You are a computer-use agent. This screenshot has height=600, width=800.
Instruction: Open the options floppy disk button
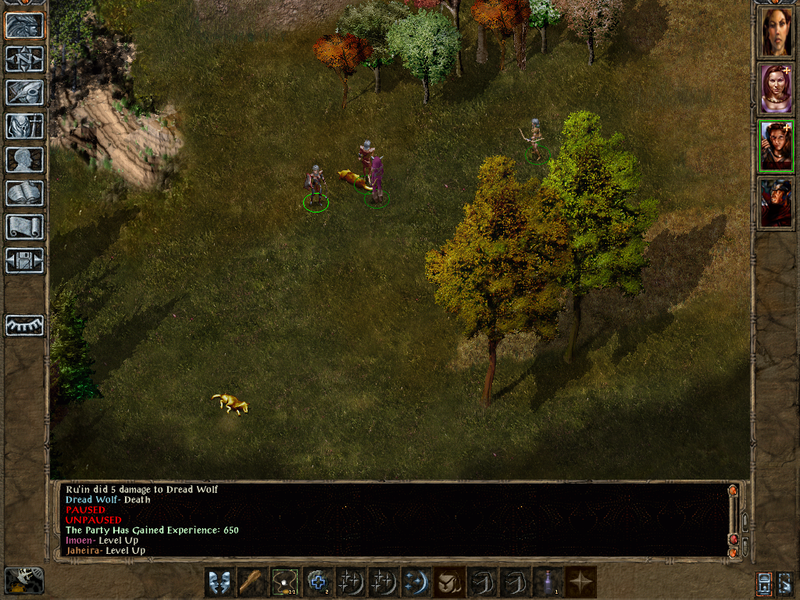tap(24, 260)
